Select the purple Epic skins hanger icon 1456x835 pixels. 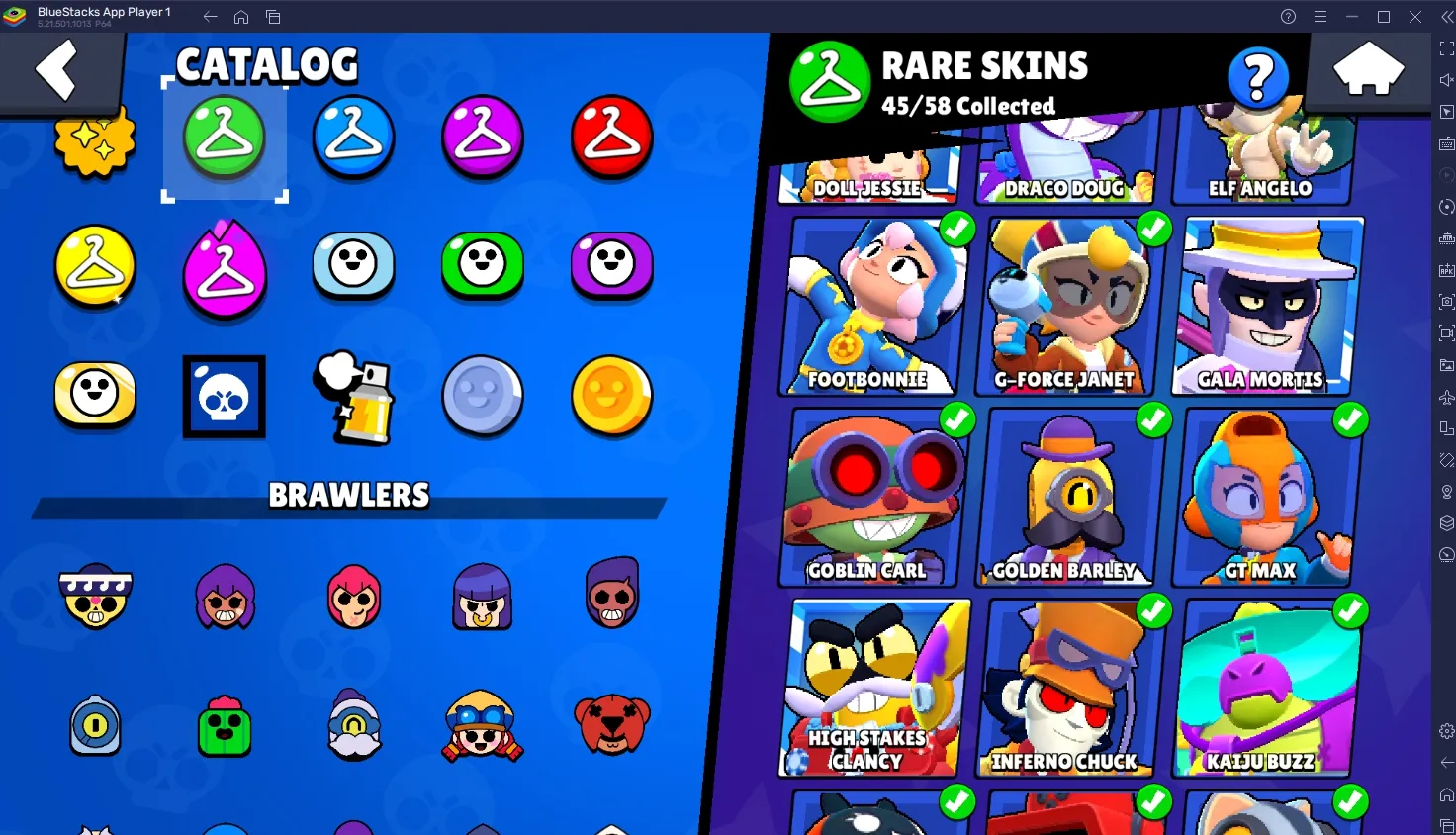click(x=482, y=139)
